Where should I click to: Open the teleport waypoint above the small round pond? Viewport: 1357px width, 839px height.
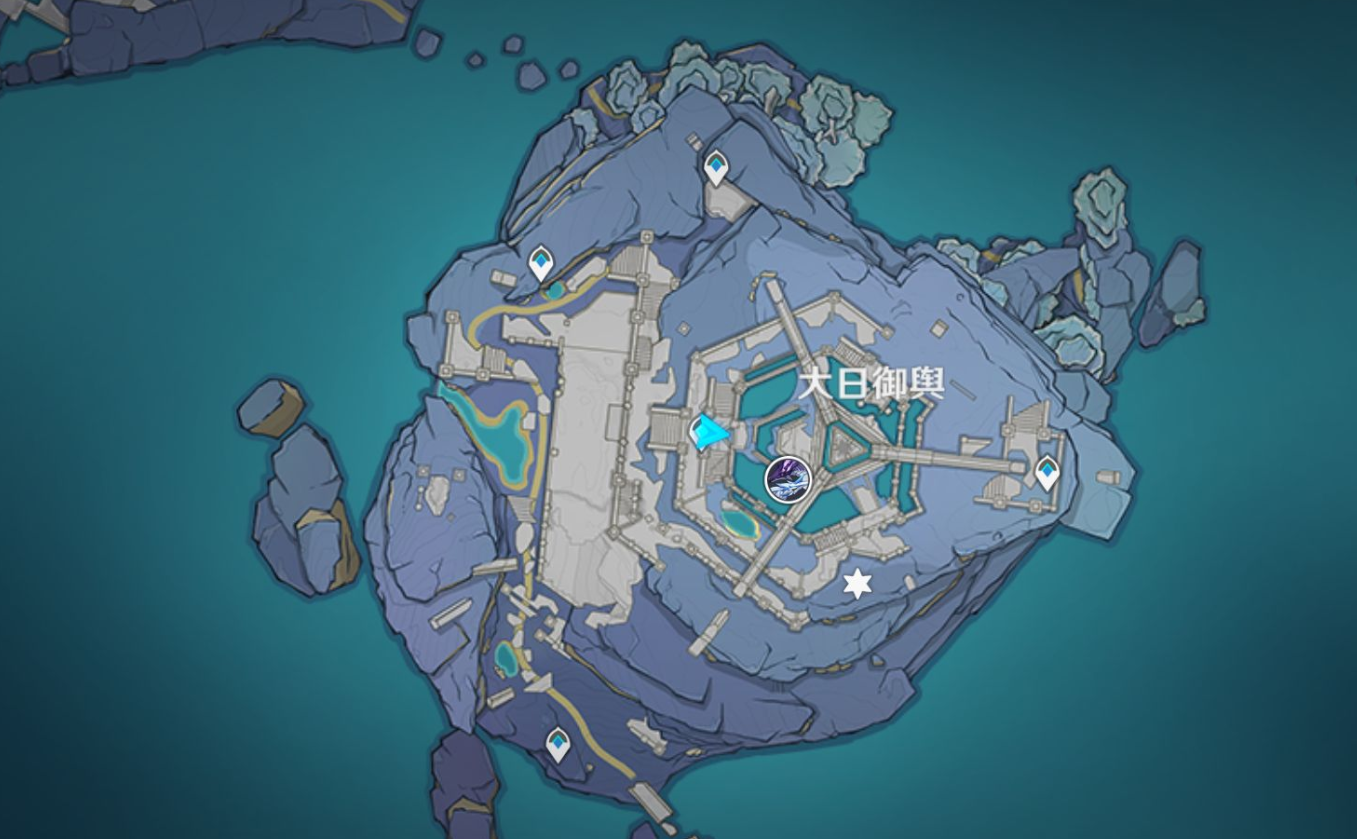pos(541,263)
